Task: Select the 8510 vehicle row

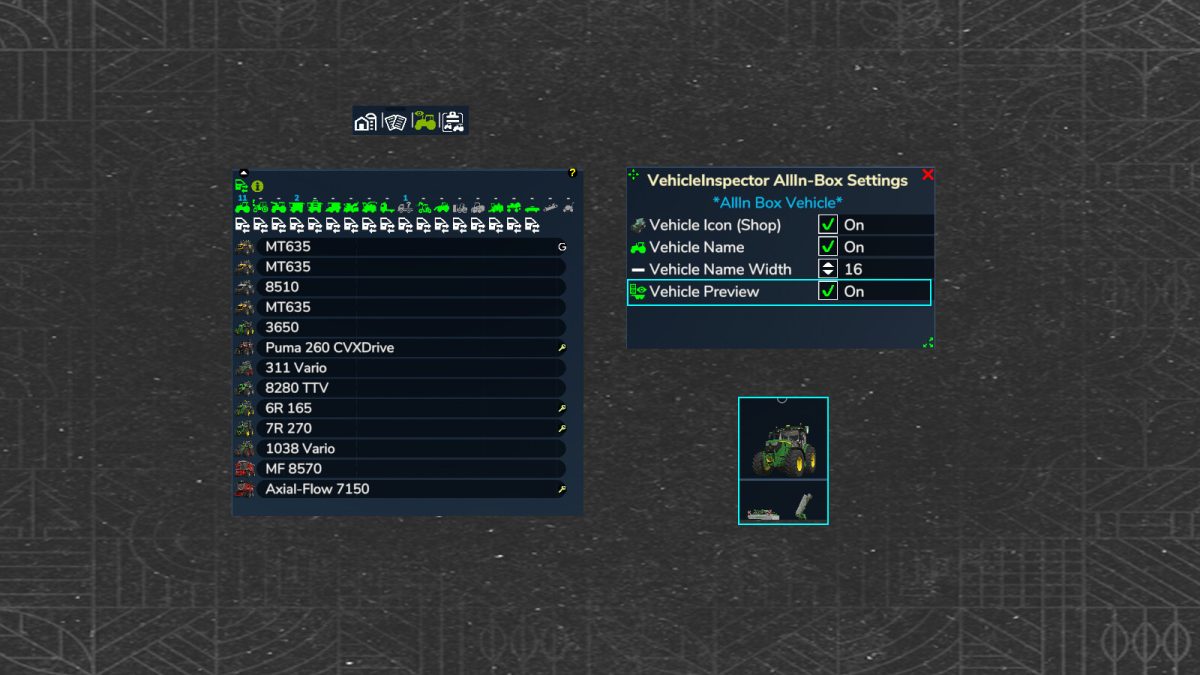Action: 410,287
